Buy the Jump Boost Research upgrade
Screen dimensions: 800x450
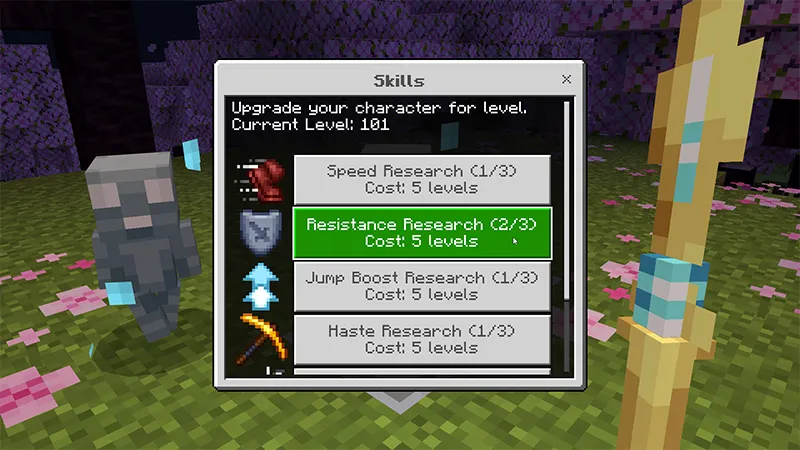[x=421, y=286]
